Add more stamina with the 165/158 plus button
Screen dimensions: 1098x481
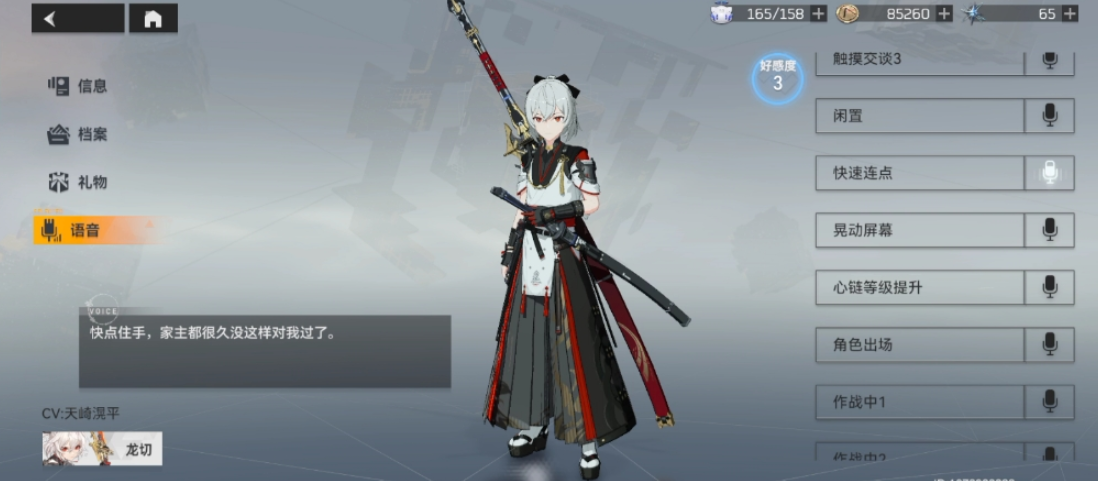[x=818, y=14]
